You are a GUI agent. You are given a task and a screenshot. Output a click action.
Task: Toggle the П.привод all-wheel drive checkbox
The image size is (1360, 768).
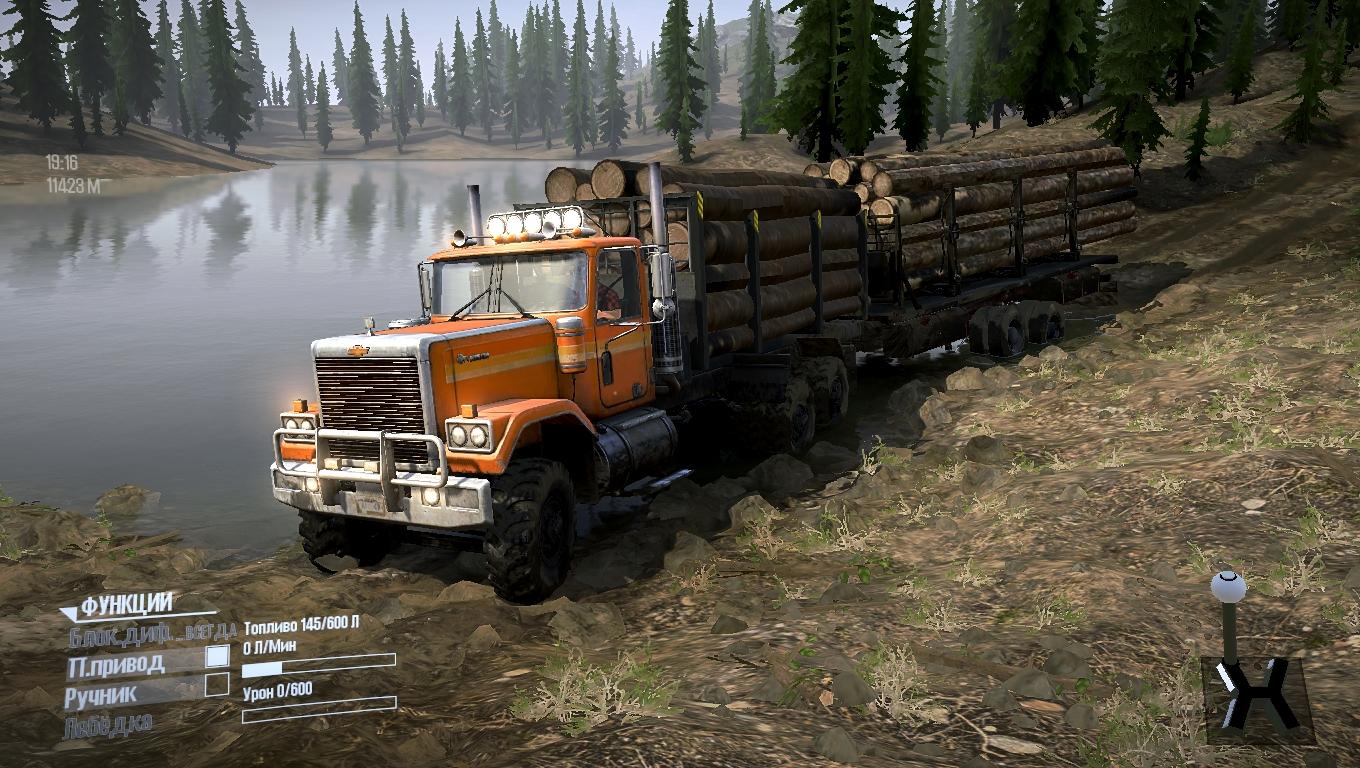[217, 657]
